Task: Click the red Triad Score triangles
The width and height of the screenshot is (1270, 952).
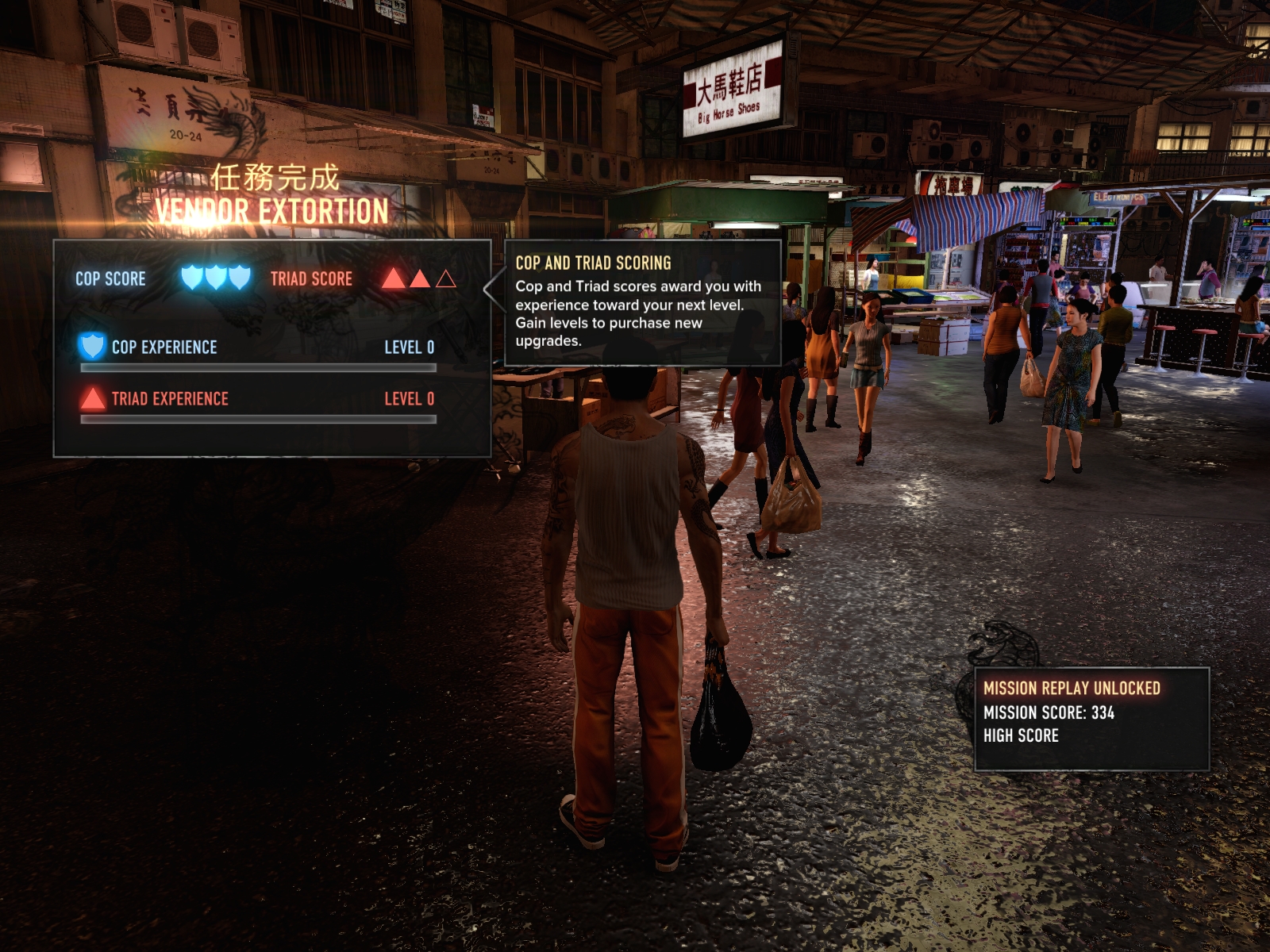Action: tap(418, 278)
